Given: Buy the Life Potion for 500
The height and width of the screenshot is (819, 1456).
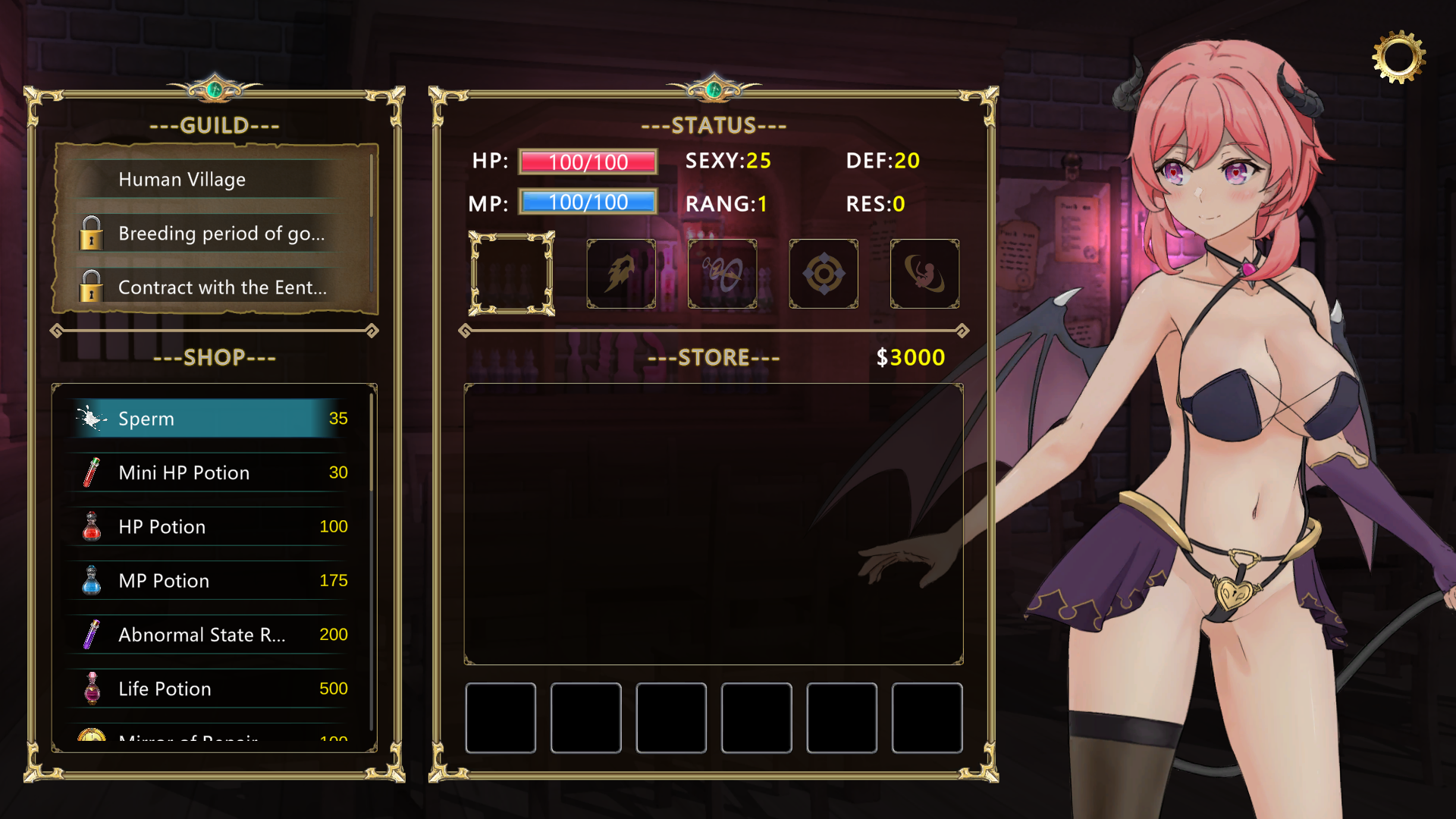Looking at the screenshot, I should 212,689.
